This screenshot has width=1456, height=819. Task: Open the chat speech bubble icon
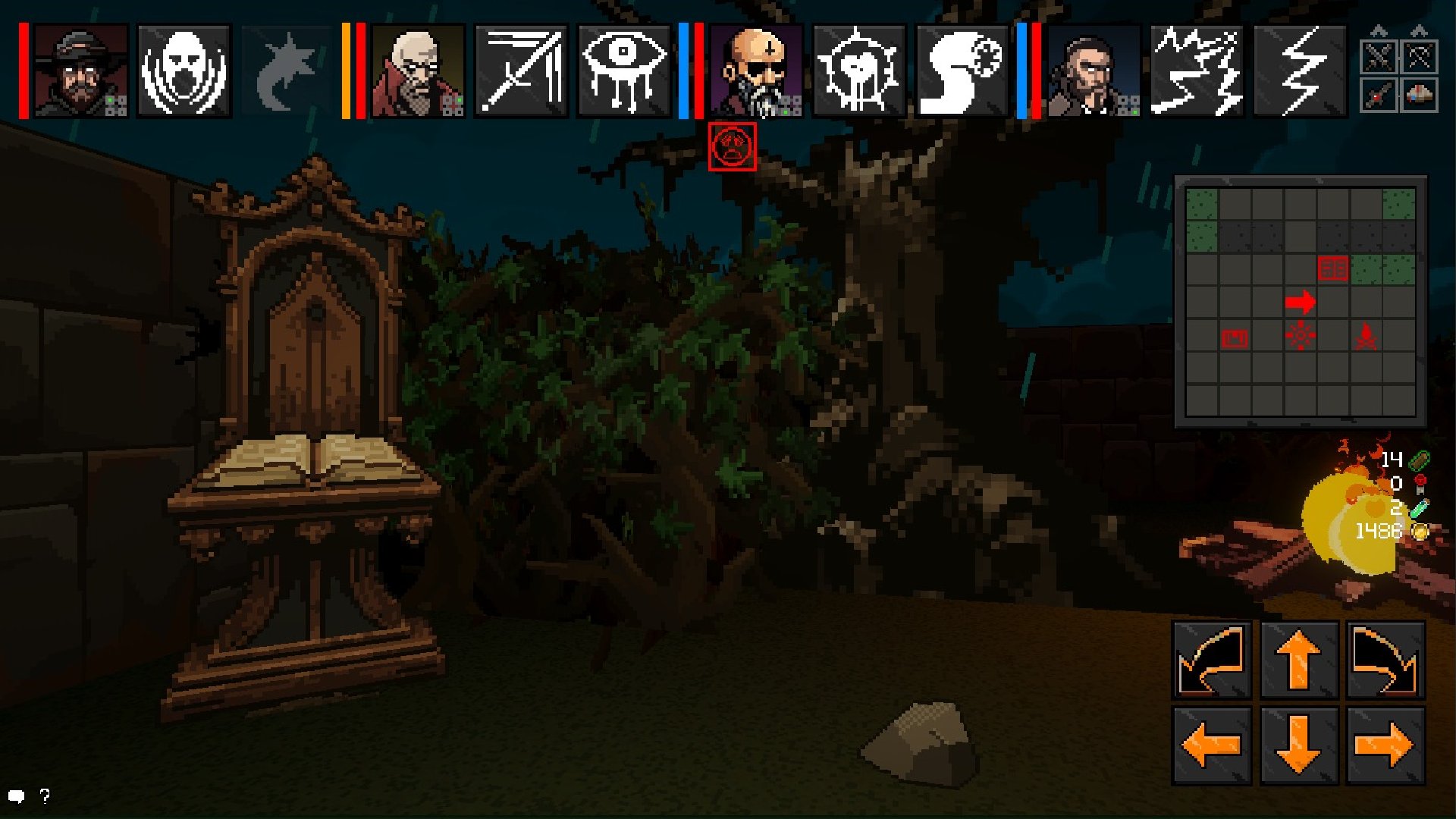pos(17,796)
